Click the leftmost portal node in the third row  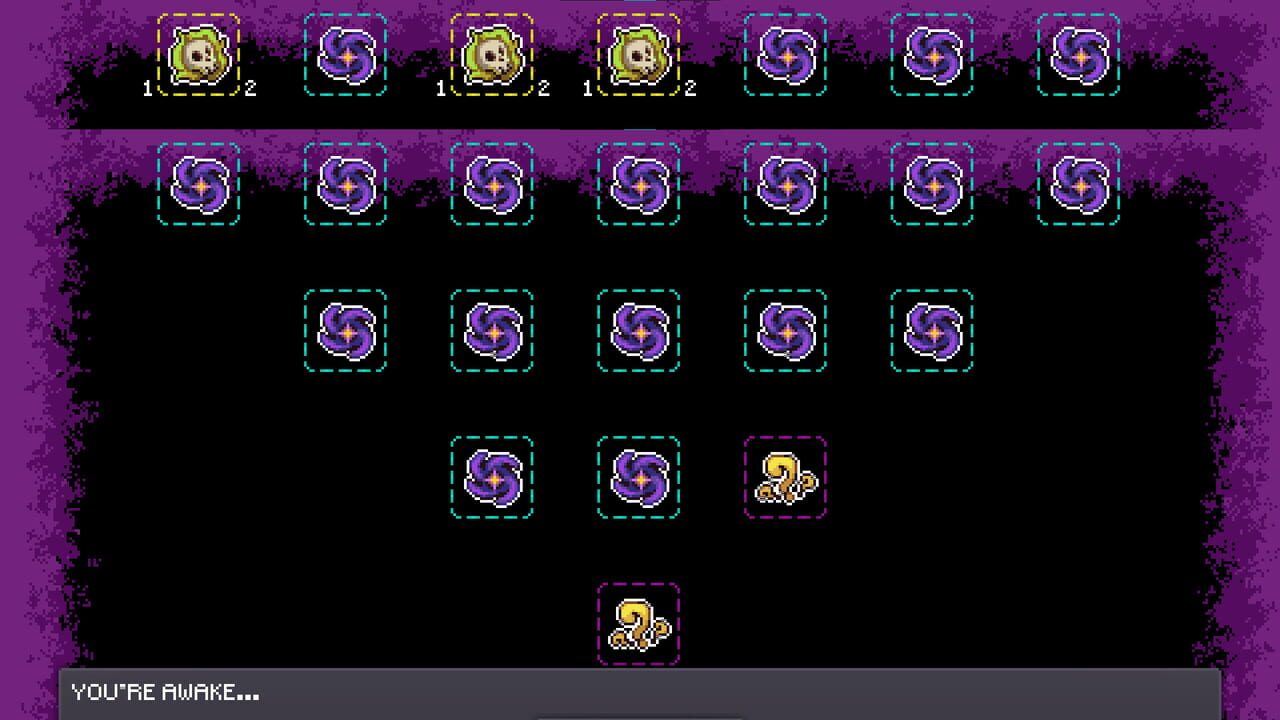(345, 330)
